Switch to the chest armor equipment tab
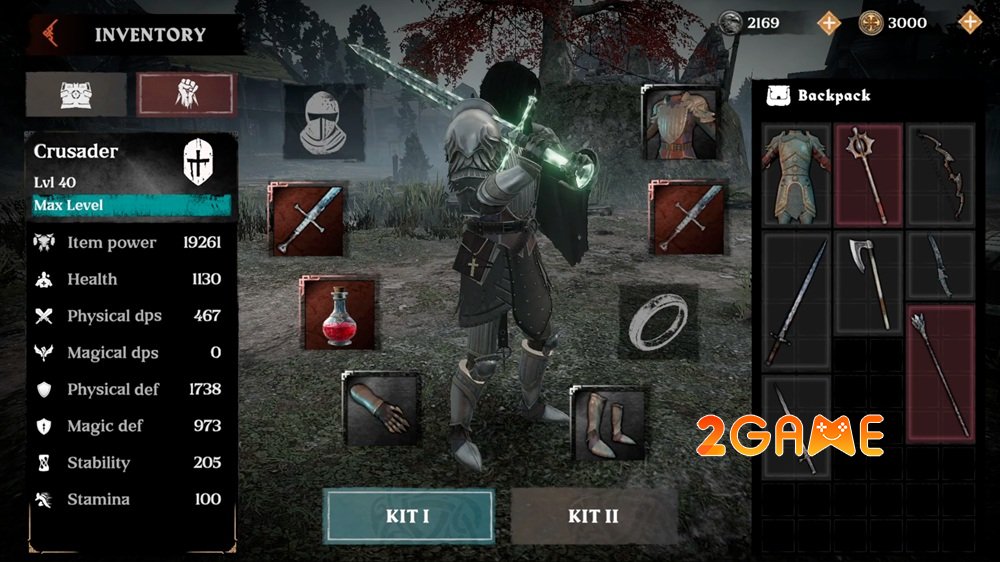 (x=76, y=94)
